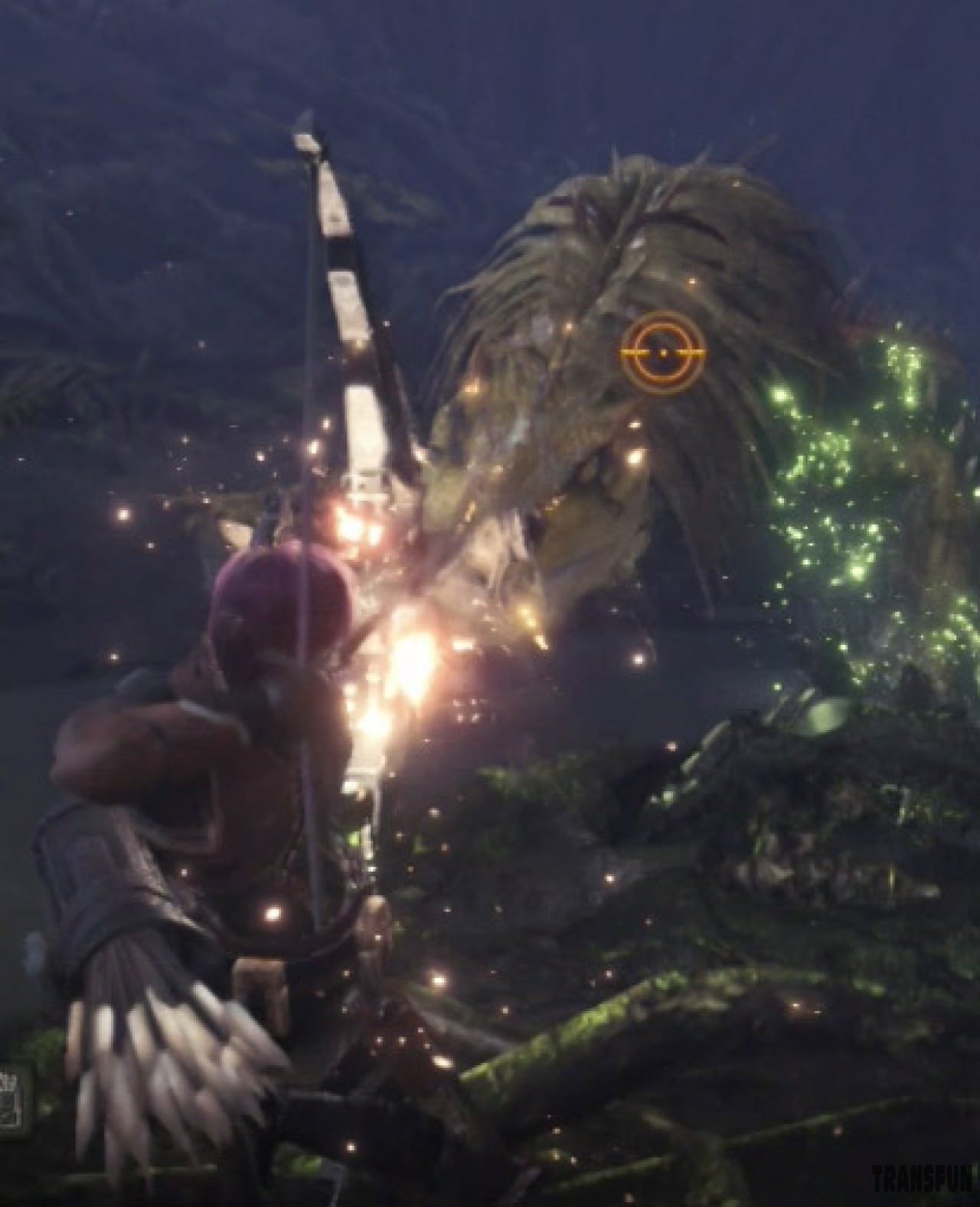Image resolution: width=980 pixels, height=1207 pixels.
Task: Click the orange bow aiming reticle
Action: [662, 352]
